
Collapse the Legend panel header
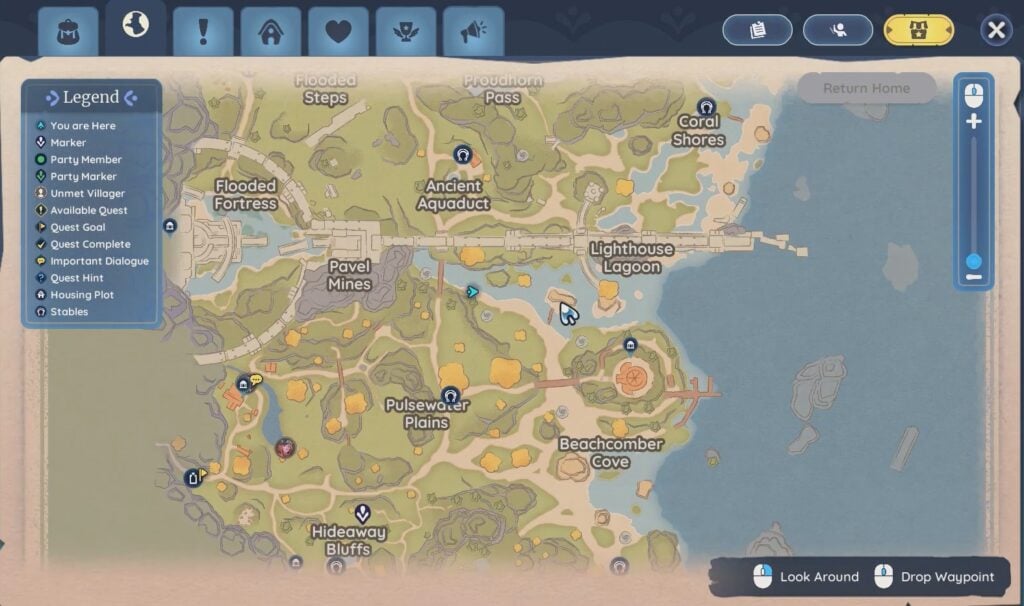point(91,98)
